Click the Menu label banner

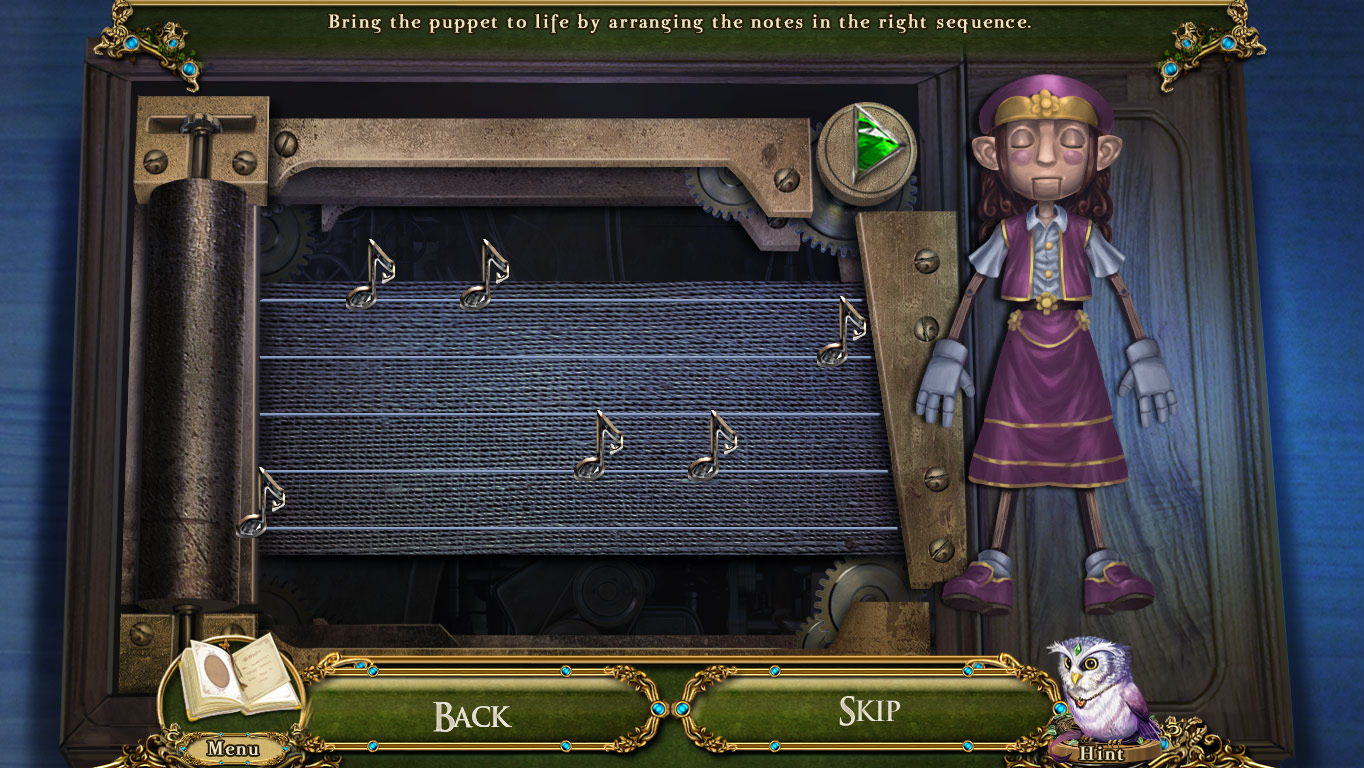point(232,748)
